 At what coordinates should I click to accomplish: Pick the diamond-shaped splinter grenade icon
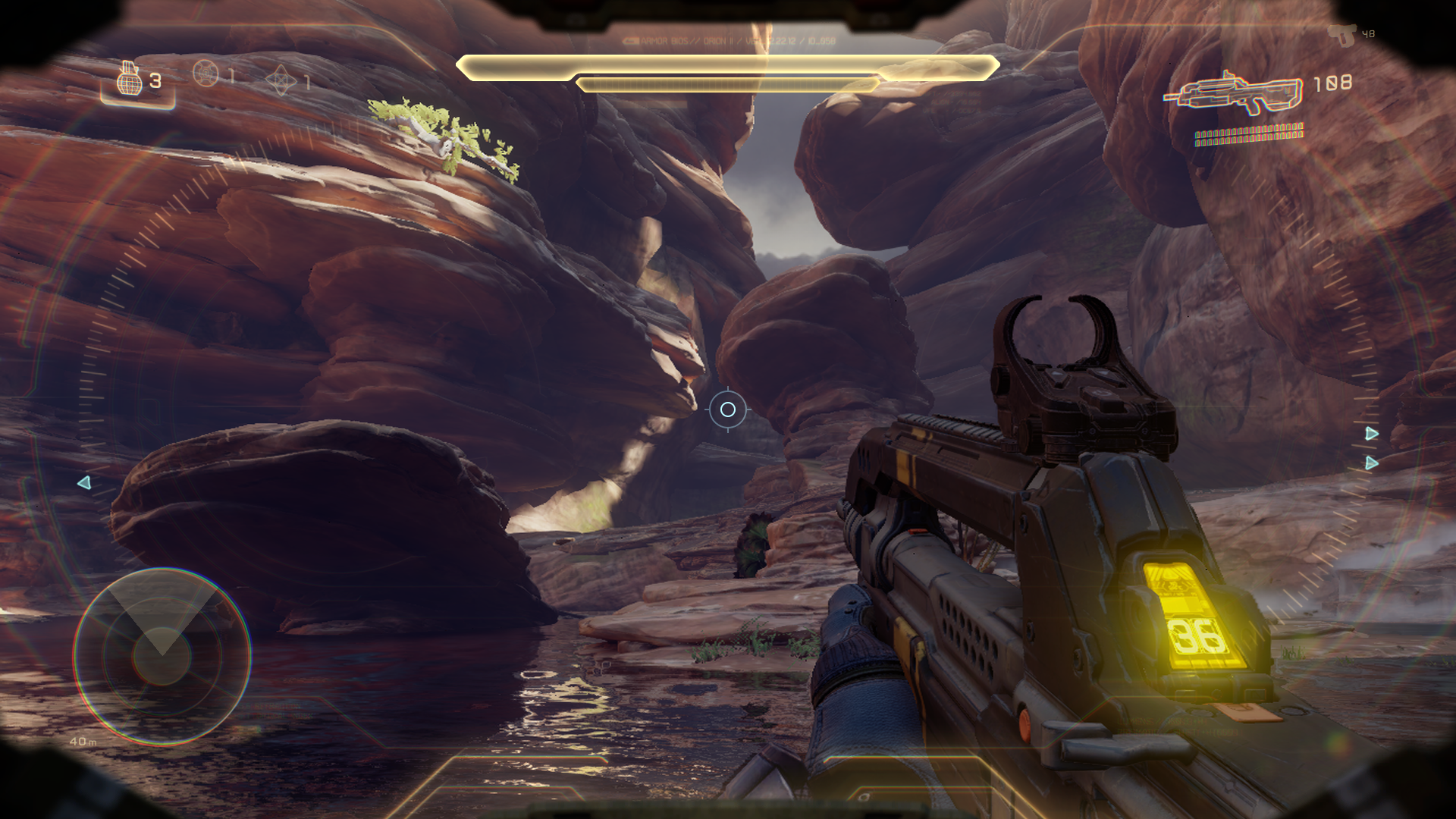click(281, 80)
